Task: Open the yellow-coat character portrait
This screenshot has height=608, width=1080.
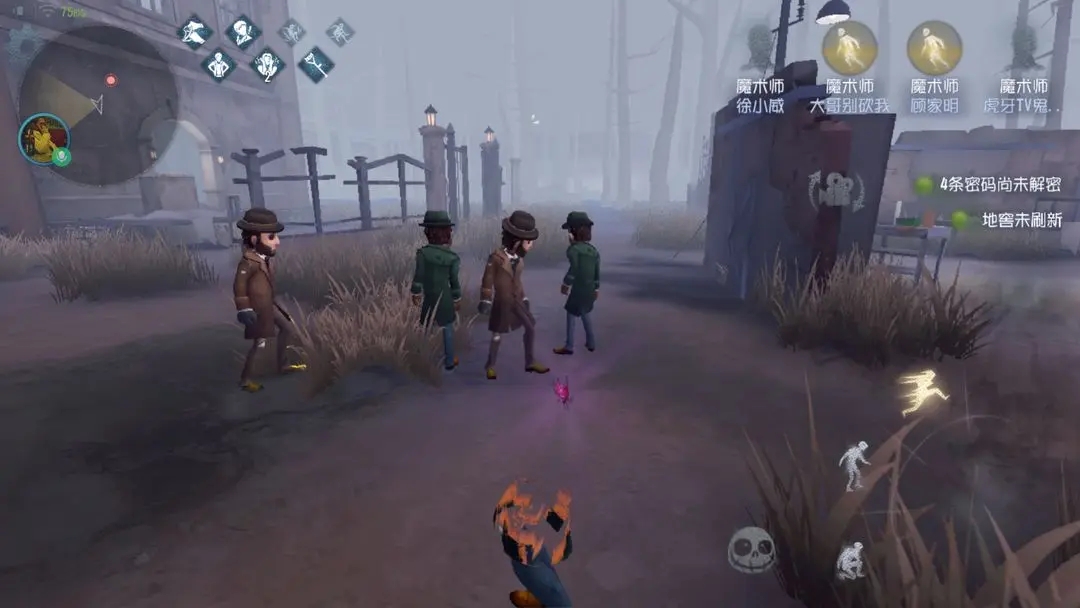Action: [44, 139]
